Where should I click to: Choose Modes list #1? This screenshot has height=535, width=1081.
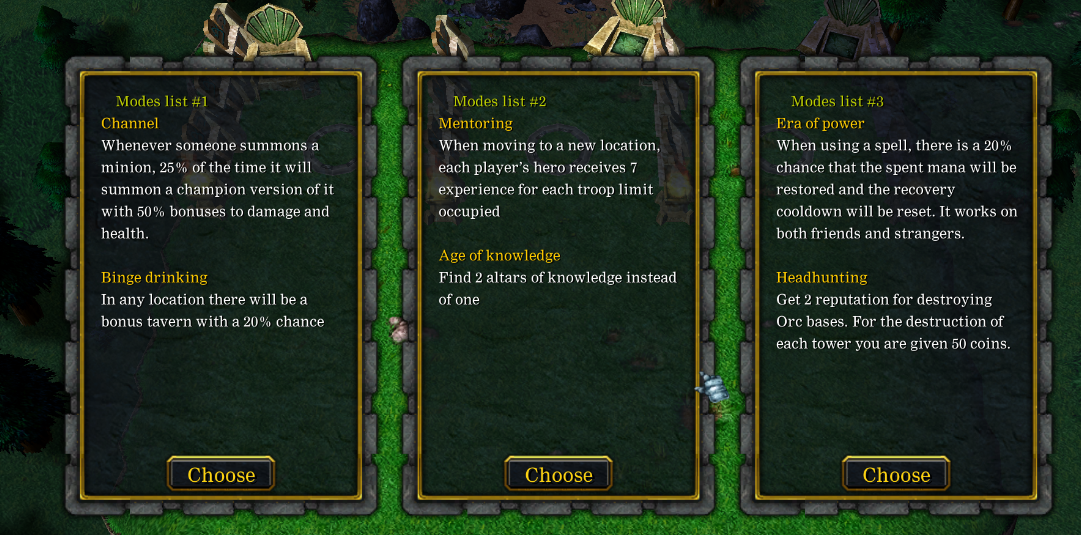(221, 474)
